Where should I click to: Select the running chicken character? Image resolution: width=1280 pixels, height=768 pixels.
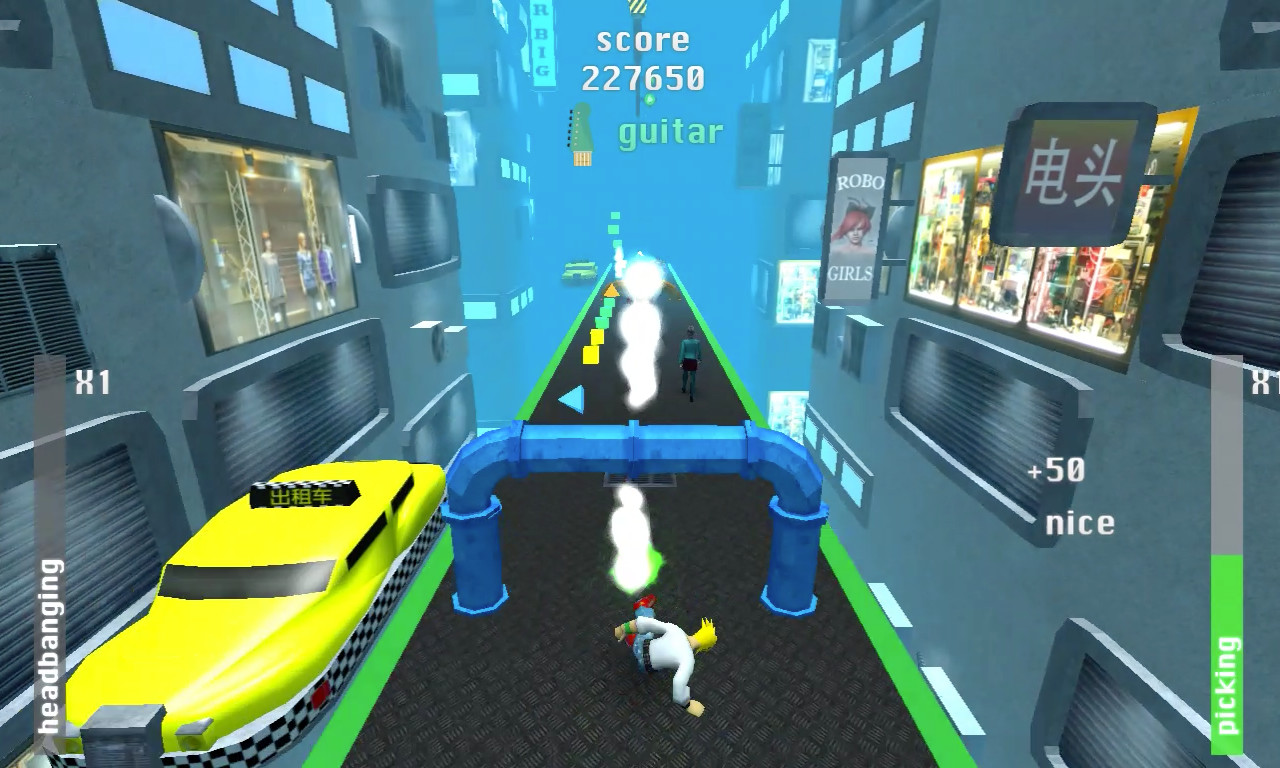(x=665, y=650)
